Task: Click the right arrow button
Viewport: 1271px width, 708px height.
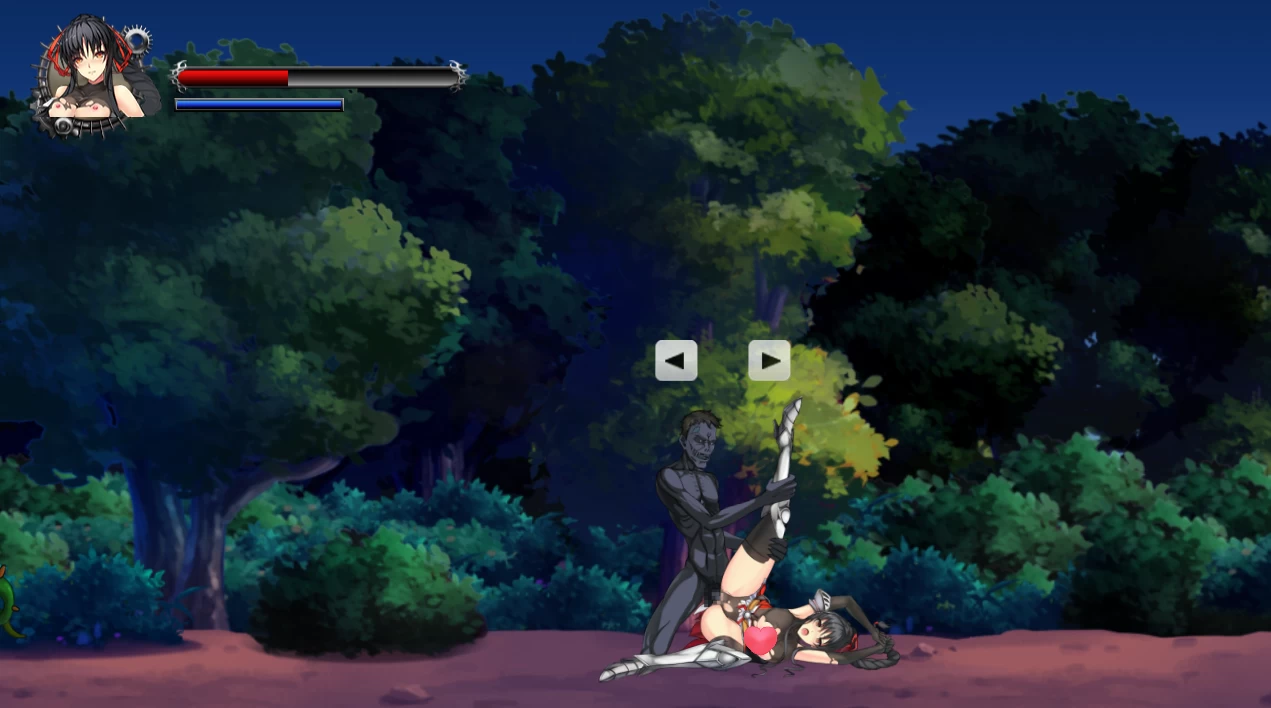Action: coord(769,360)
